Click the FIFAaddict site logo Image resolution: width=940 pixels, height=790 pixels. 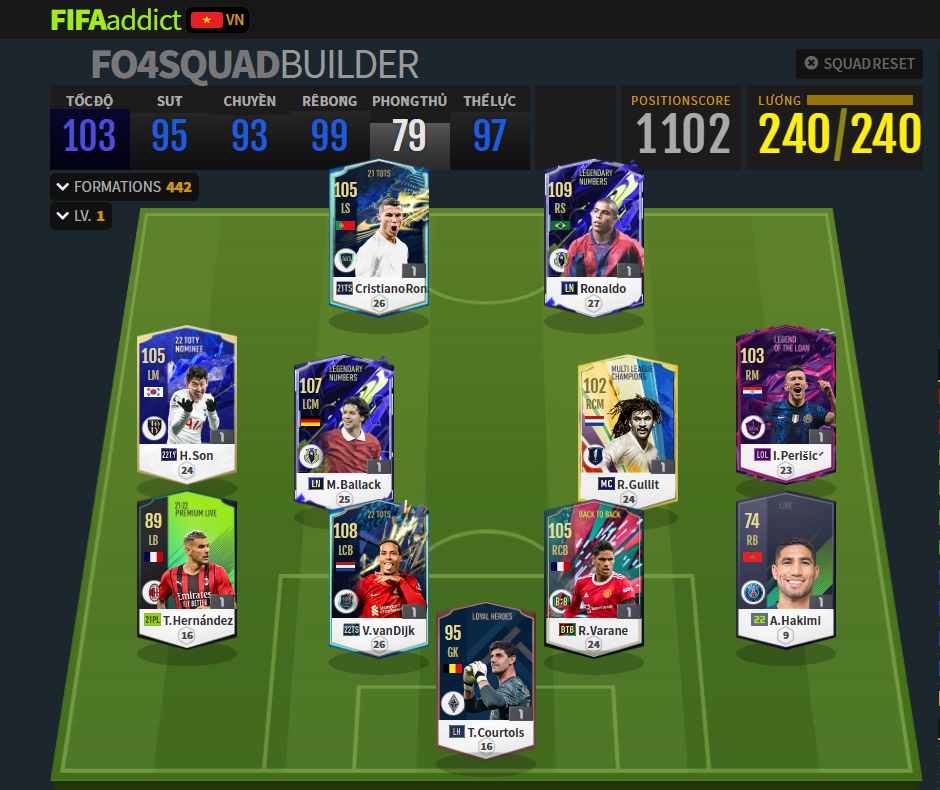116,20
